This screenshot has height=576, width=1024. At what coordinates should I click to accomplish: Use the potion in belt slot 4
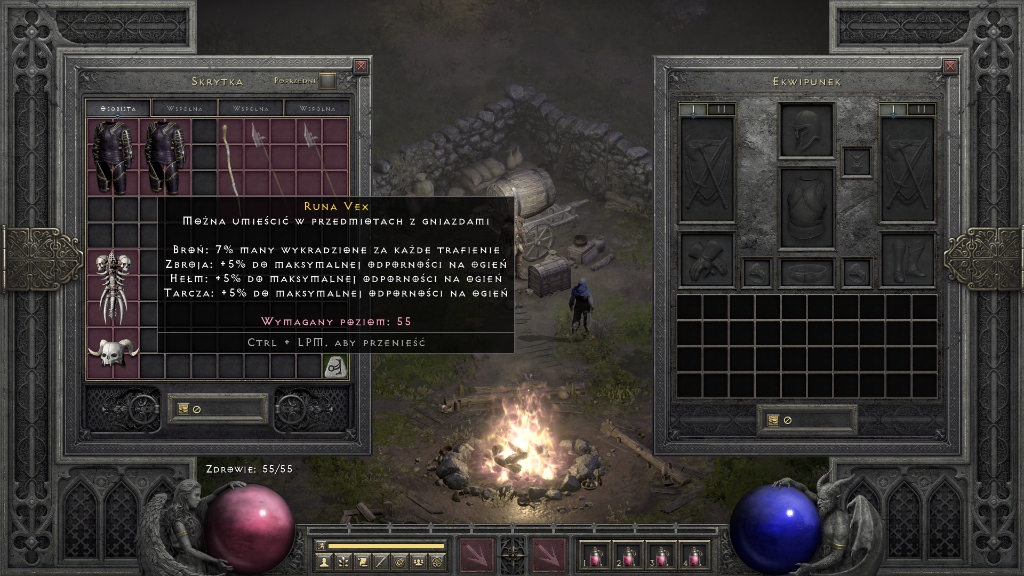pyautogui.click(x=692, y=555)
